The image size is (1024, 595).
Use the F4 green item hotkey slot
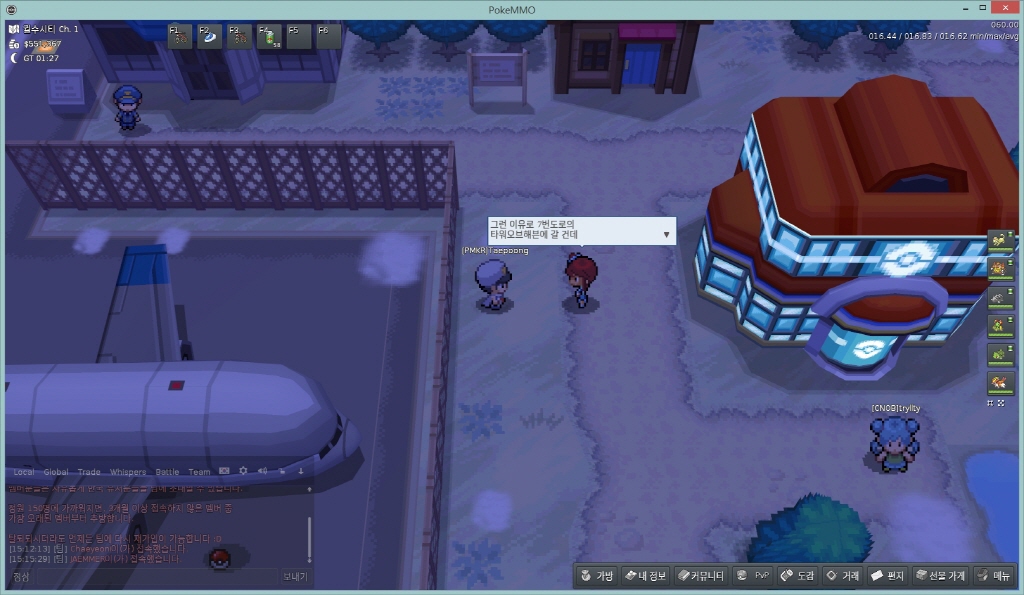tap(270, 36)
